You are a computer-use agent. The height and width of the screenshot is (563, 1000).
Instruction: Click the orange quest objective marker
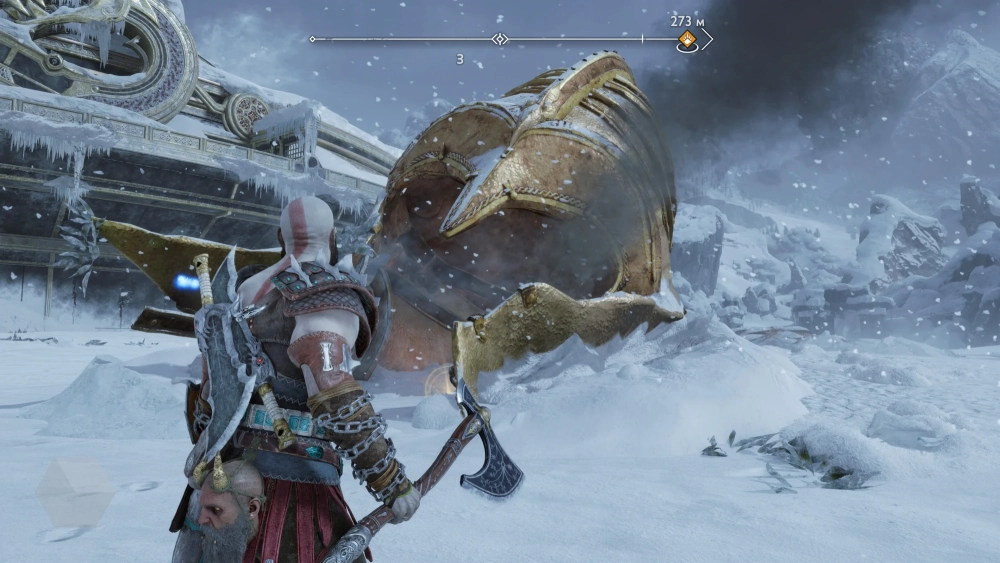tap(687, 40)
